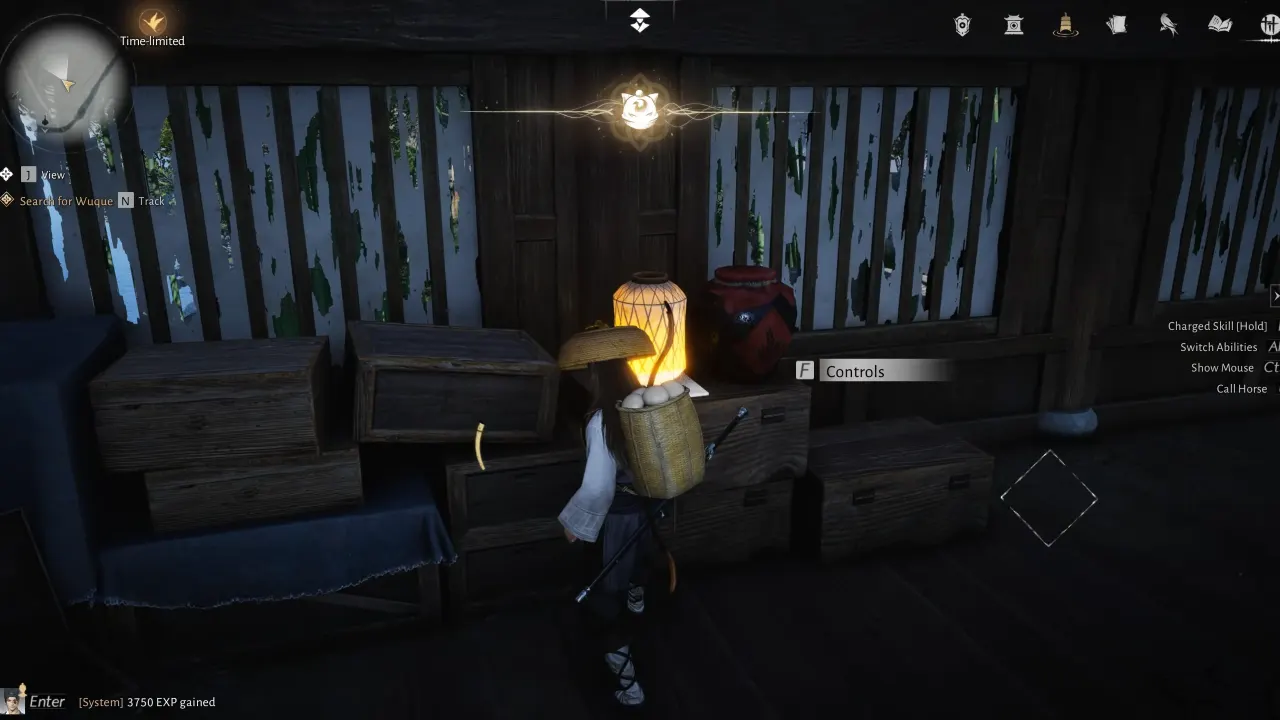The height and width of the screenshot is (720, 1280).
Task: Activate Charged Skill [Hold]
Action: click(x=1217, y=325)
